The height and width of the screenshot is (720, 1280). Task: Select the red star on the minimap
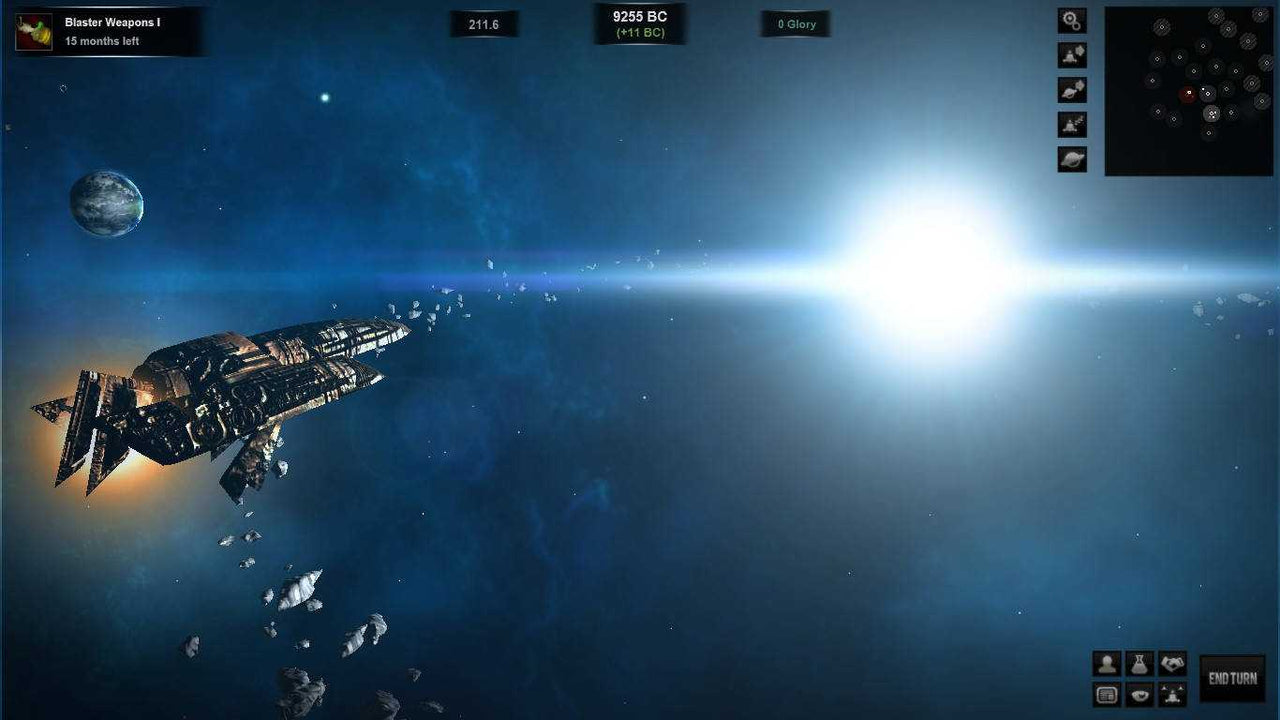[1188, 93]
